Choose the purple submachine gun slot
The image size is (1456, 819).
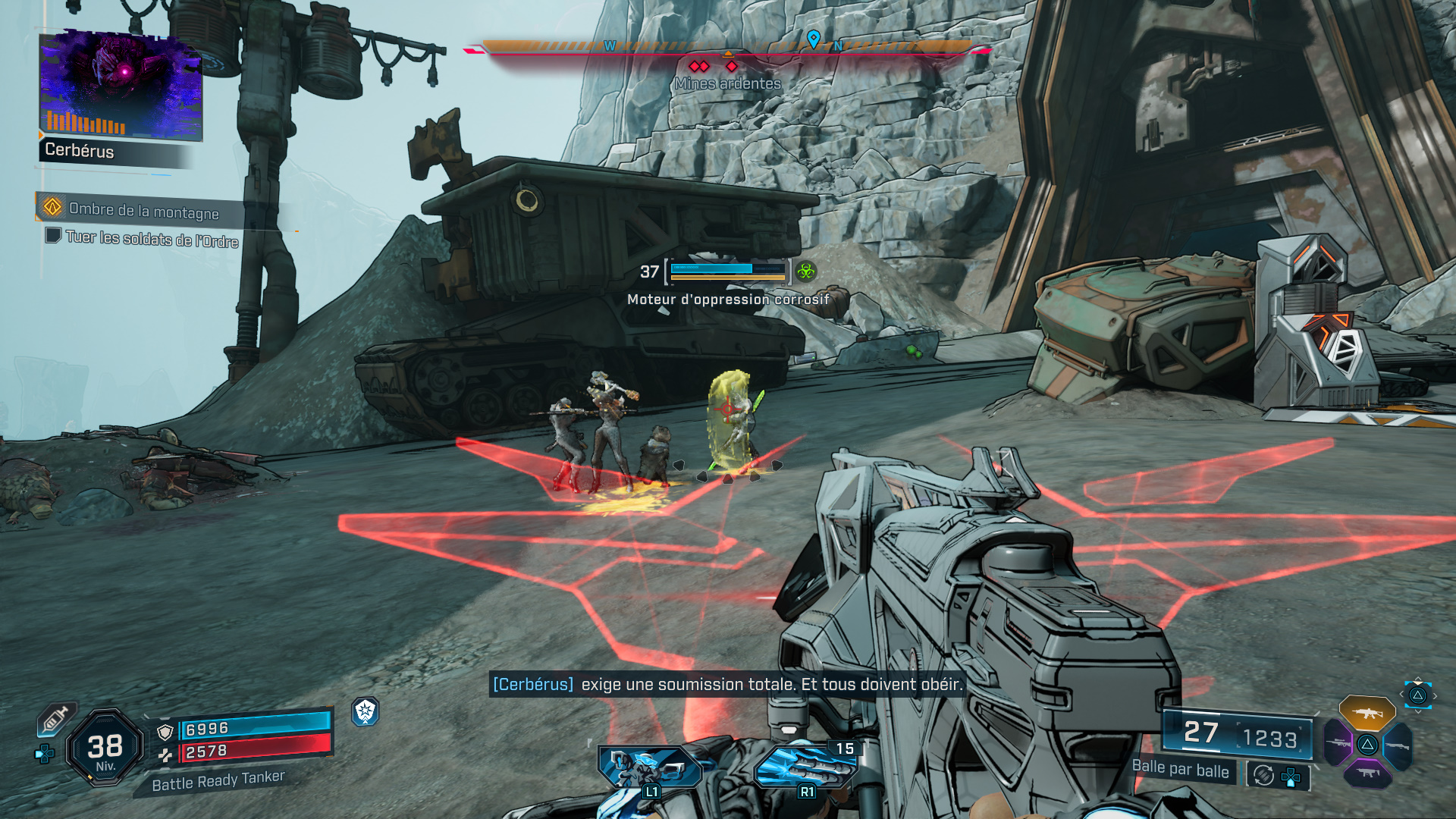[1367, 773]
